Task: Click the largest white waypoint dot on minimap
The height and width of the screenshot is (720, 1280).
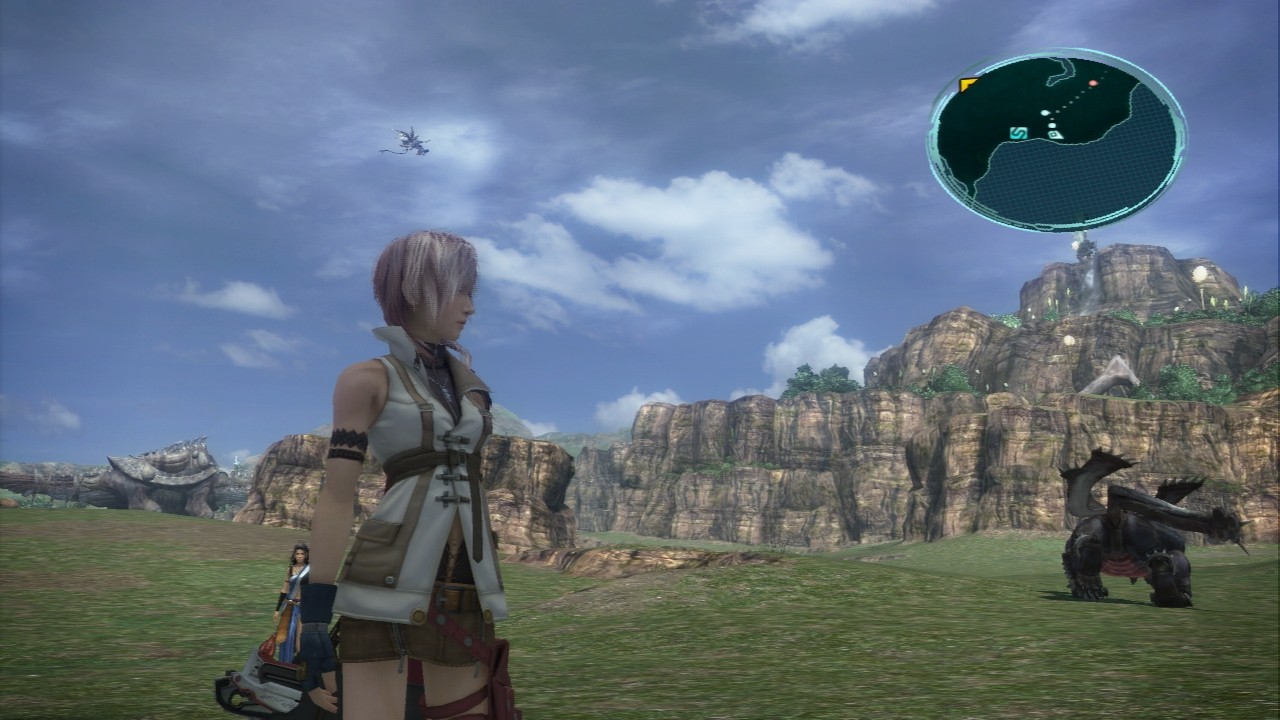Action: pyautogui.click(x=1045, y=112)
